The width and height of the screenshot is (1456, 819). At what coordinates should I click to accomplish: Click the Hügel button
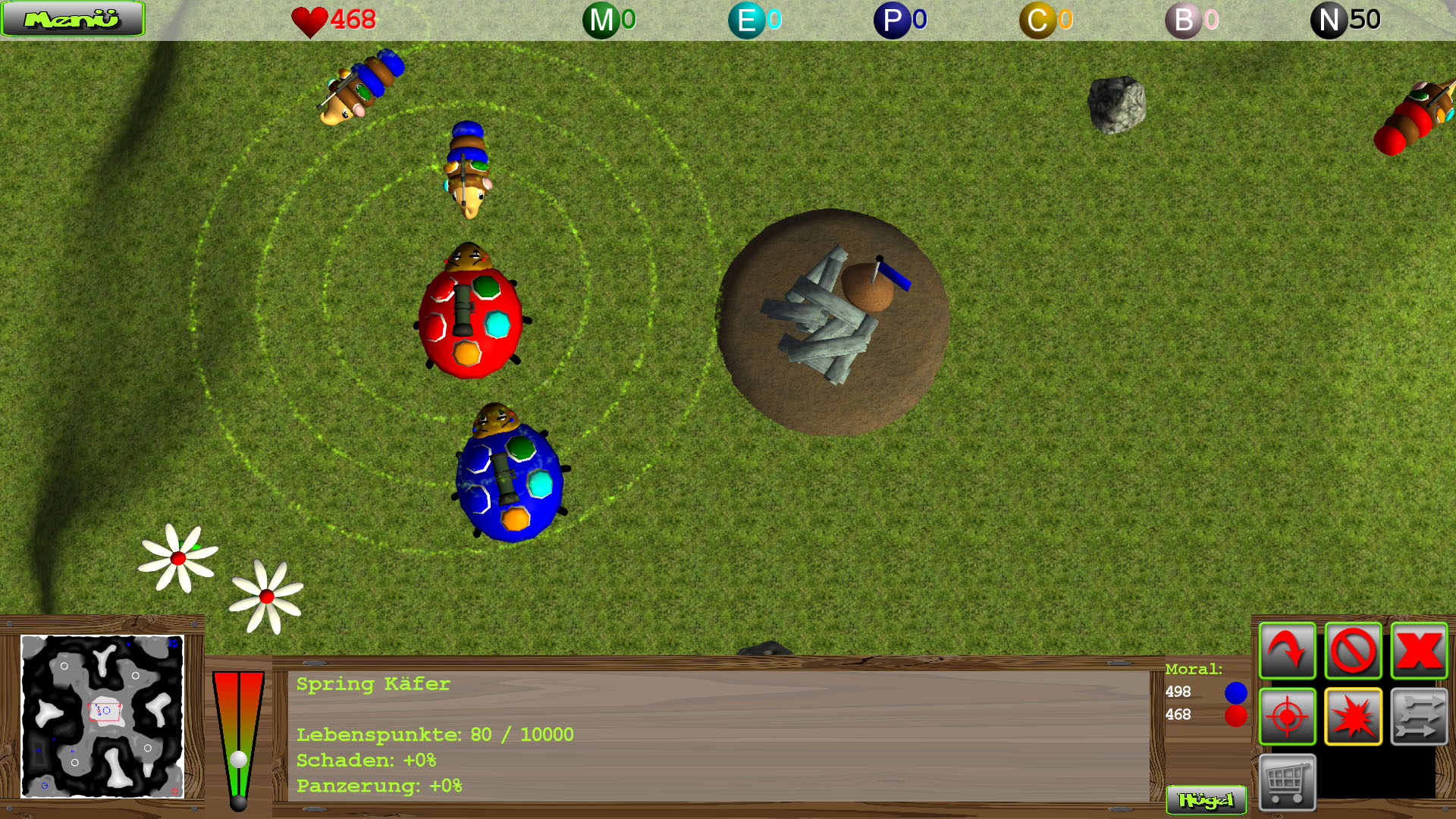click(x=1206, y=800)
